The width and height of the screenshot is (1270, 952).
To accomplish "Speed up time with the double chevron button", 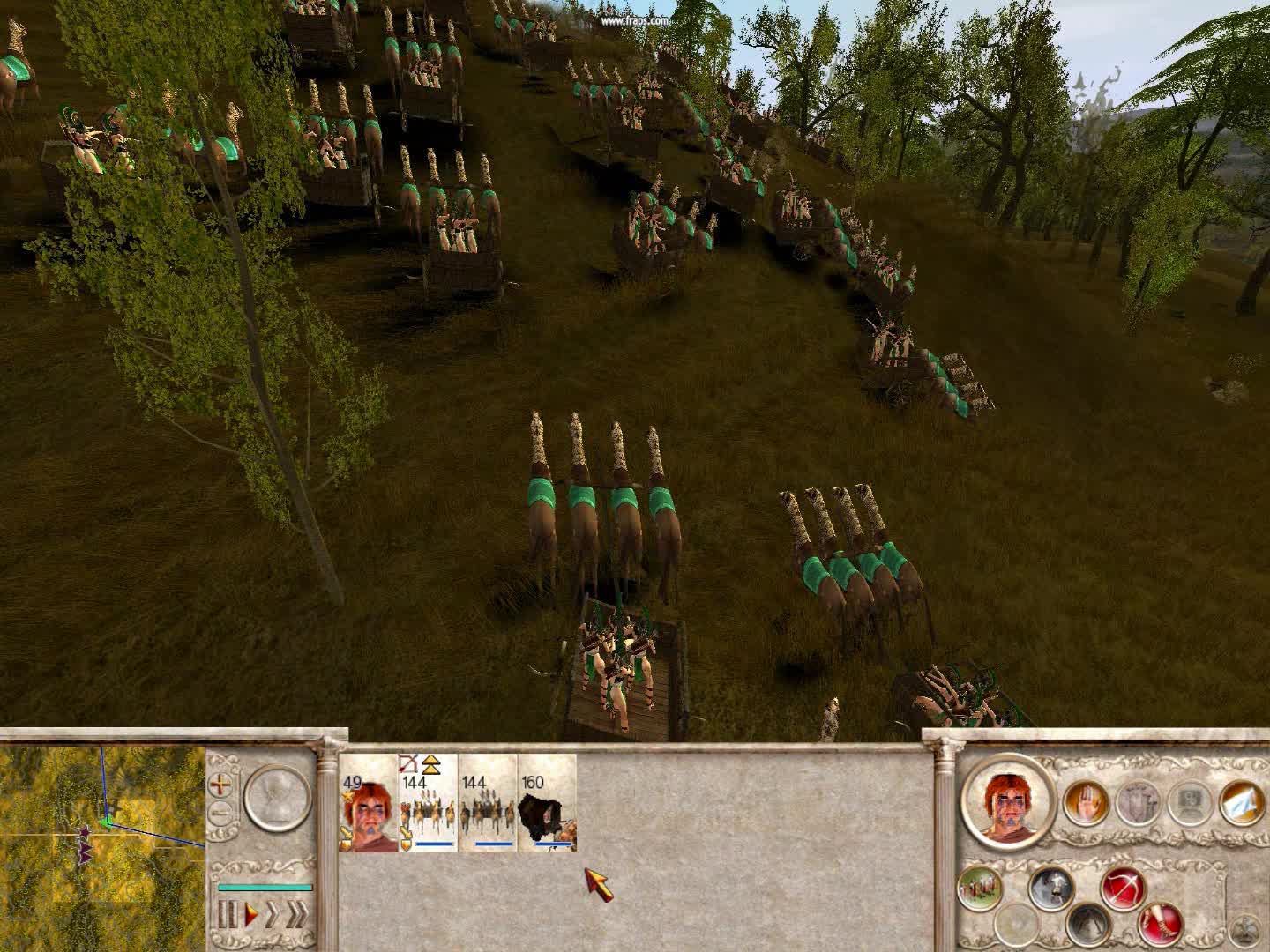I will coord(296,913).
